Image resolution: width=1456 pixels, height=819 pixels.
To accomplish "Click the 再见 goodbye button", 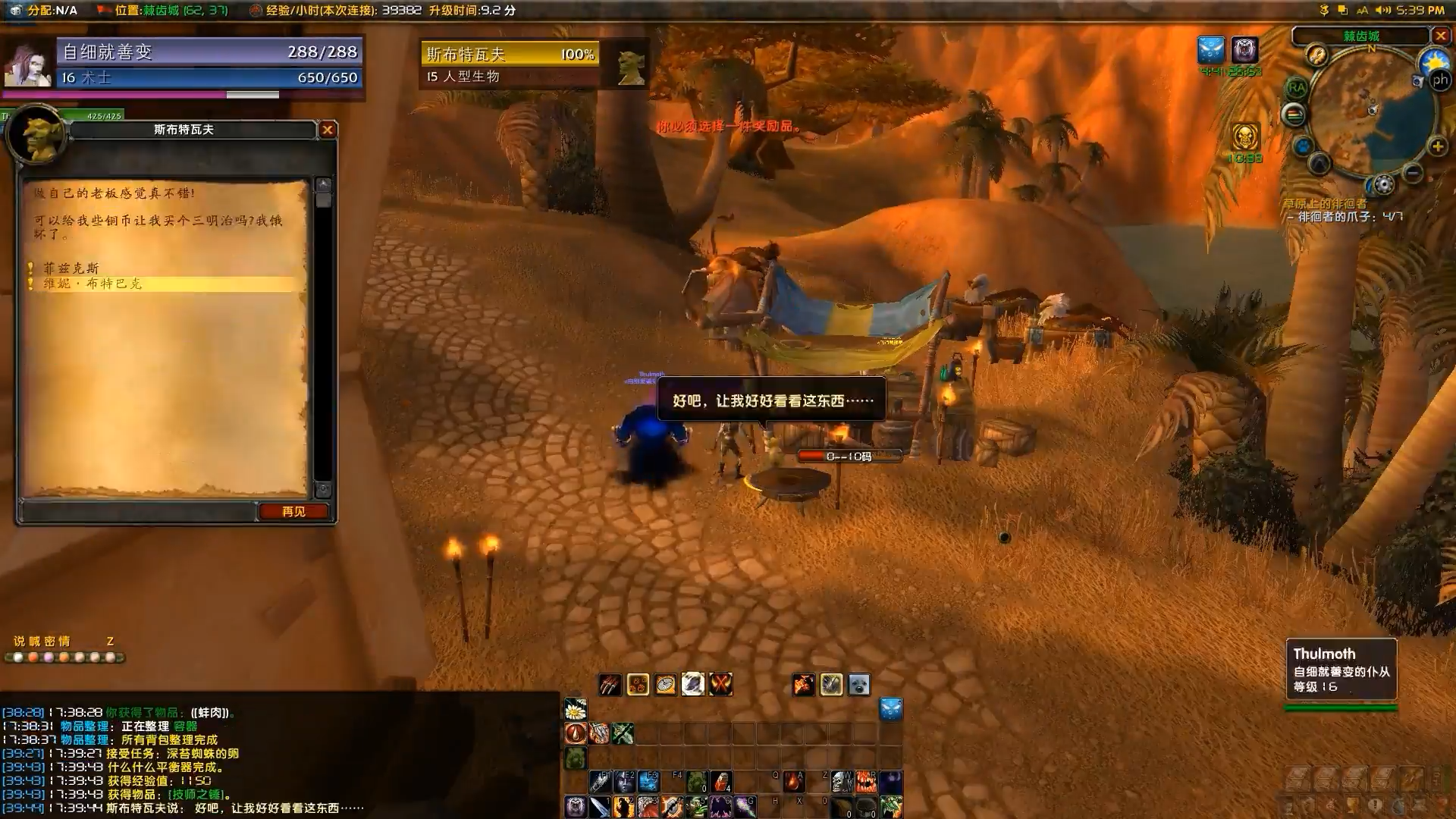I will pyautogui.click(x=293, y=512).
